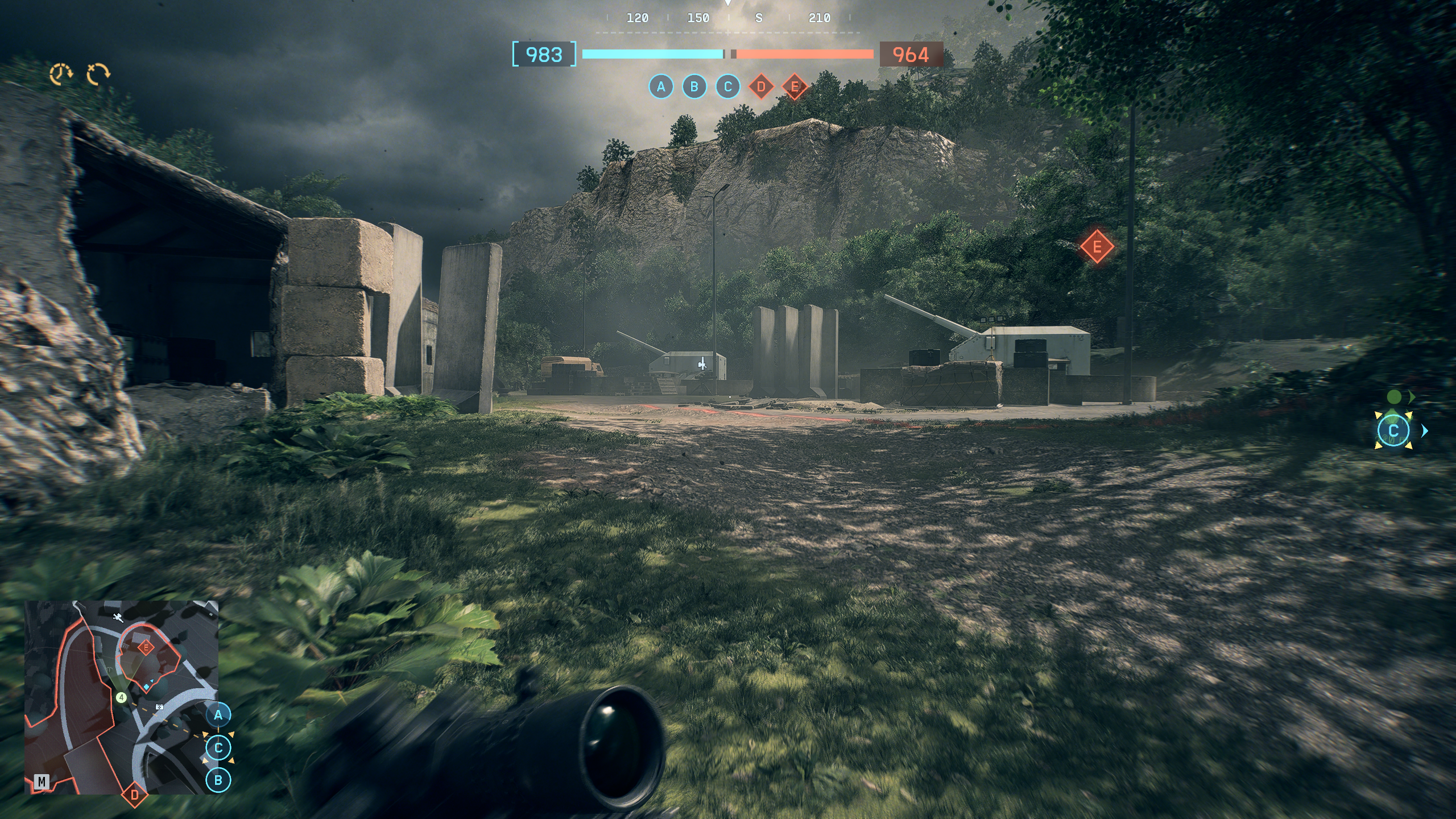Viewport: 1456px width, 819px height.
Task: Pick enemy objective E in the top flag row
Action: coord(795,87)
